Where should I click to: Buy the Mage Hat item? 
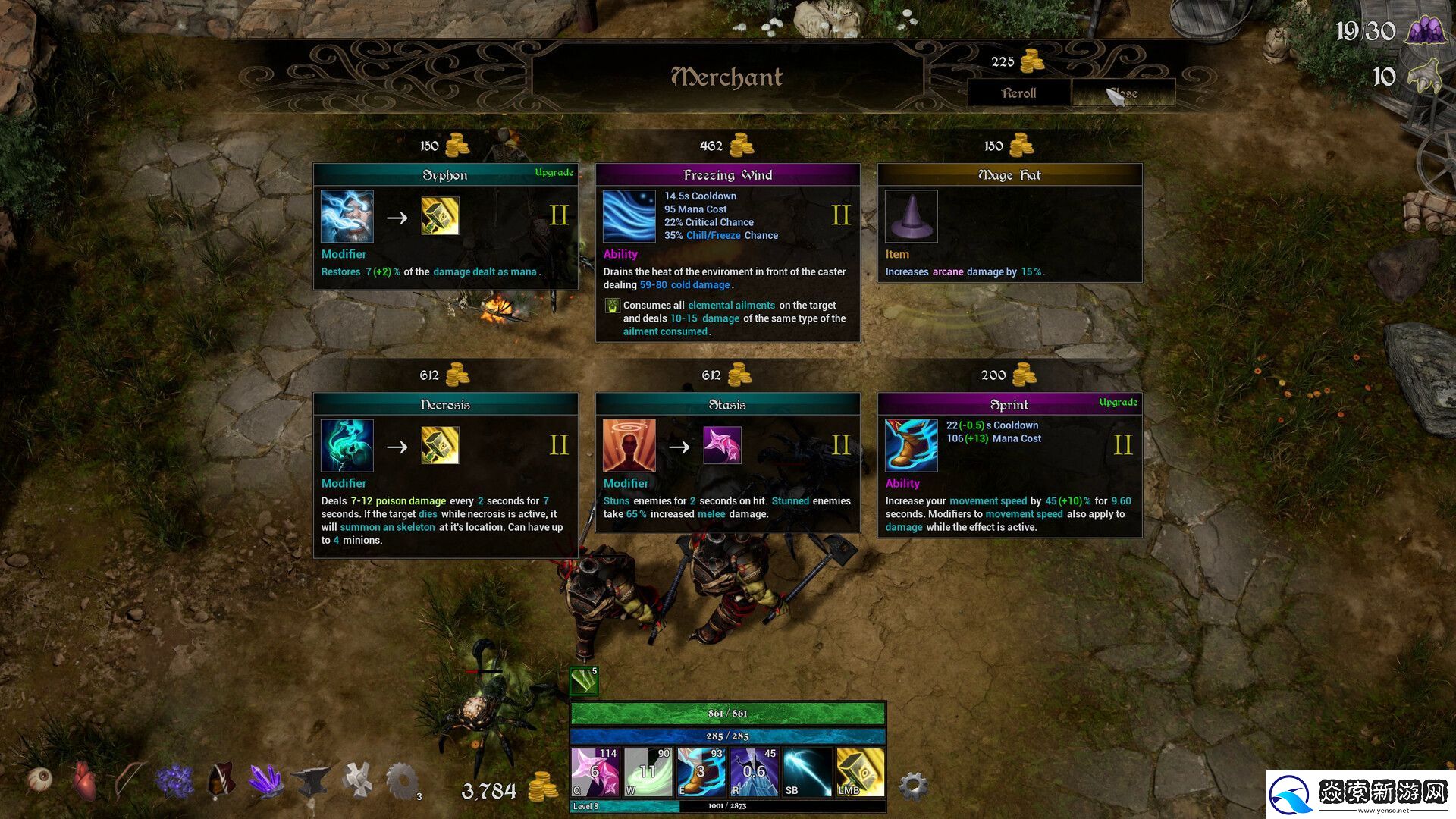click(x=1009, y=223)
